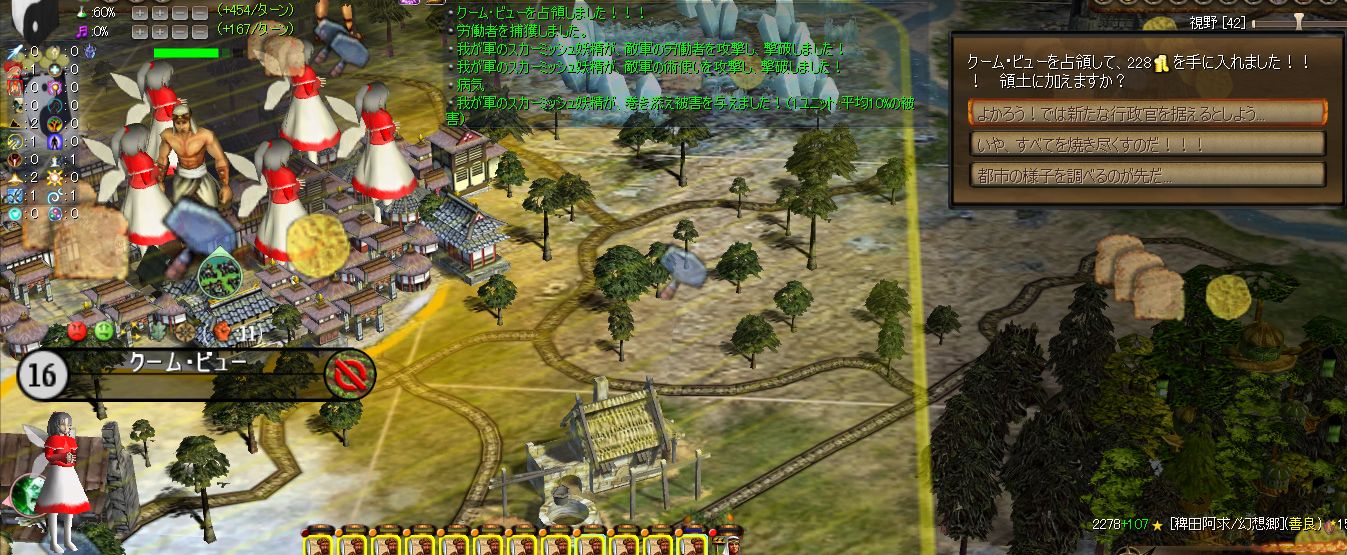Click the leader name 稗田阿求 in the scoreboard
Screen dimensions: 1347x555
1205,523
